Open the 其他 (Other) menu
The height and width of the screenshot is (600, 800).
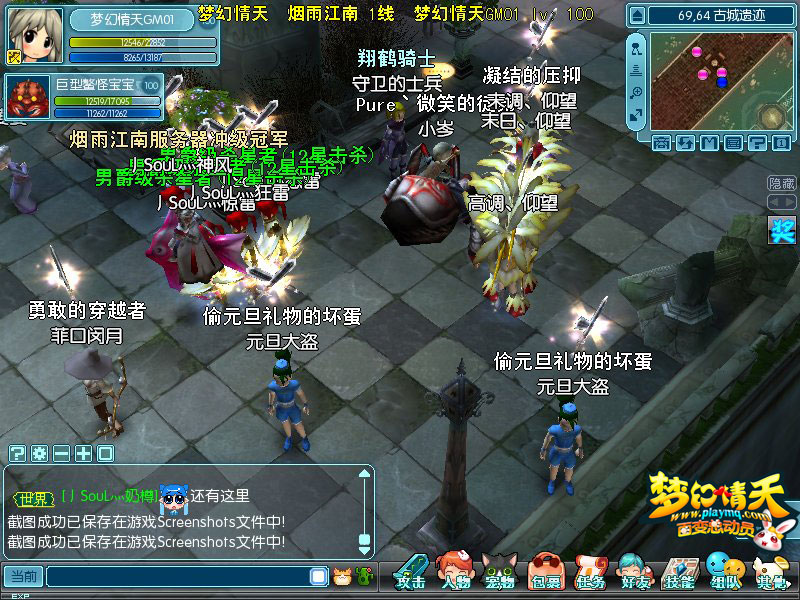pyautogui.click(x=770, y=572)
